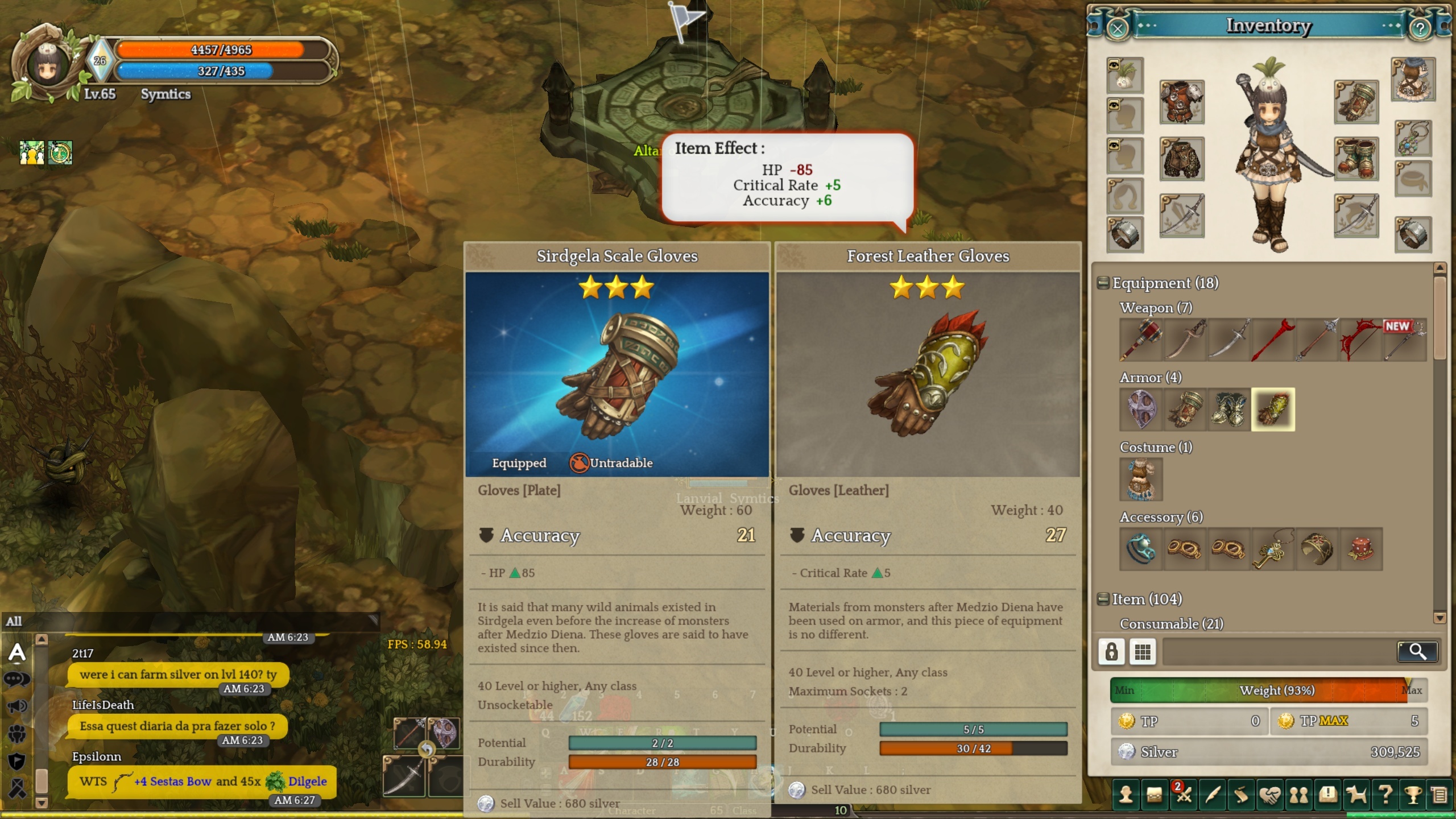The image size is (1456, 819).
Task: Select the NEW-tagged staff weapon
Action: (1405, 340)
